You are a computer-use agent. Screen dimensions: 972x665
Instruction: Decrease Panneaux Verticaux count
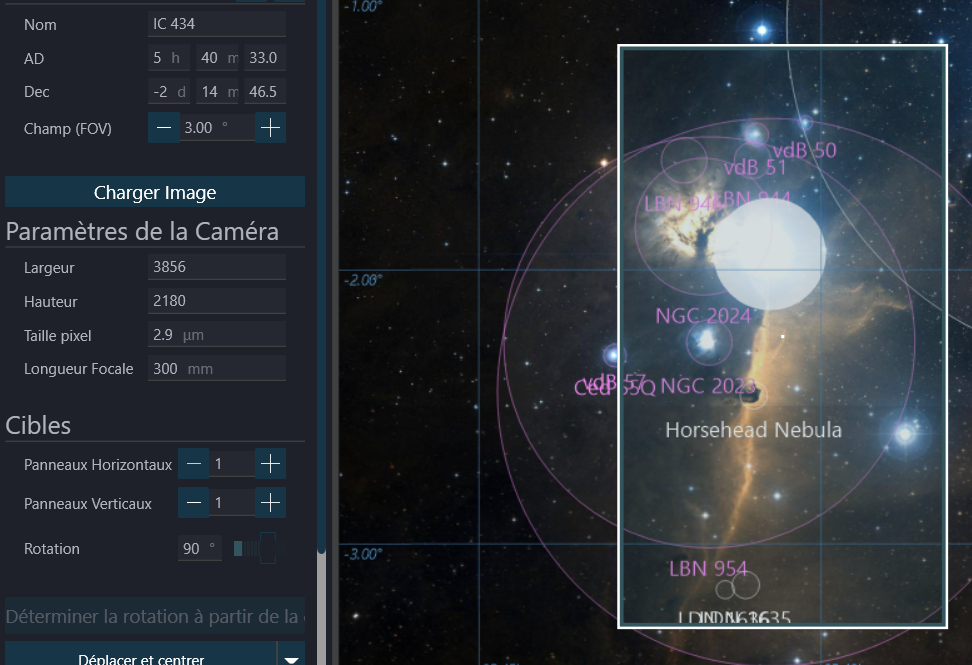(194, 503)
